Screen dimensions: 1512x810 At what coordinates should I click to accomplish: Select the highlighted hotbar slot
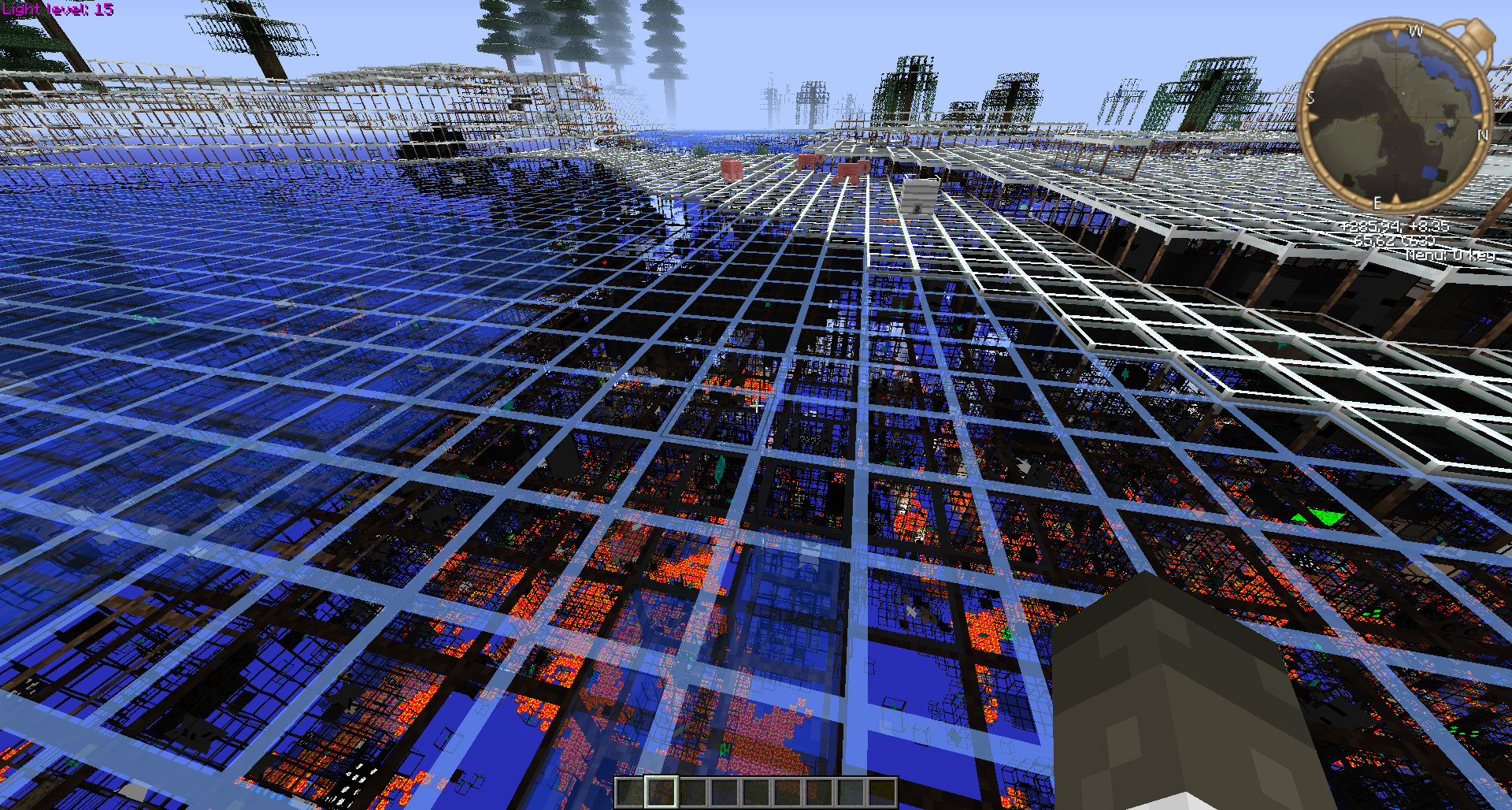click(661, 793)
